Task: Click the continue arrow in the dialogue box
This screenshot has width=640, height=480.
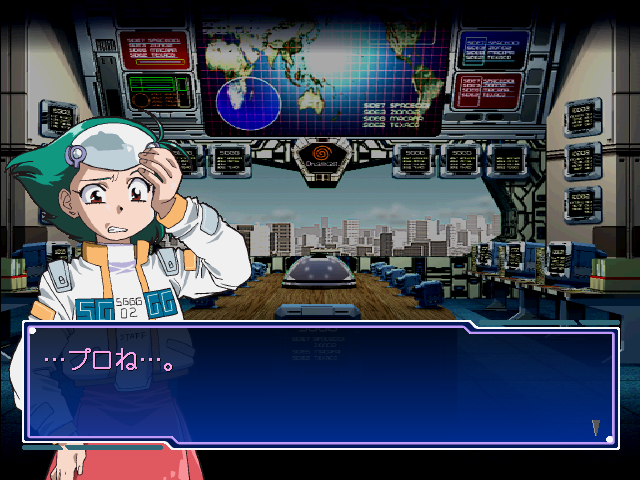Action: [x=596, y=428]
